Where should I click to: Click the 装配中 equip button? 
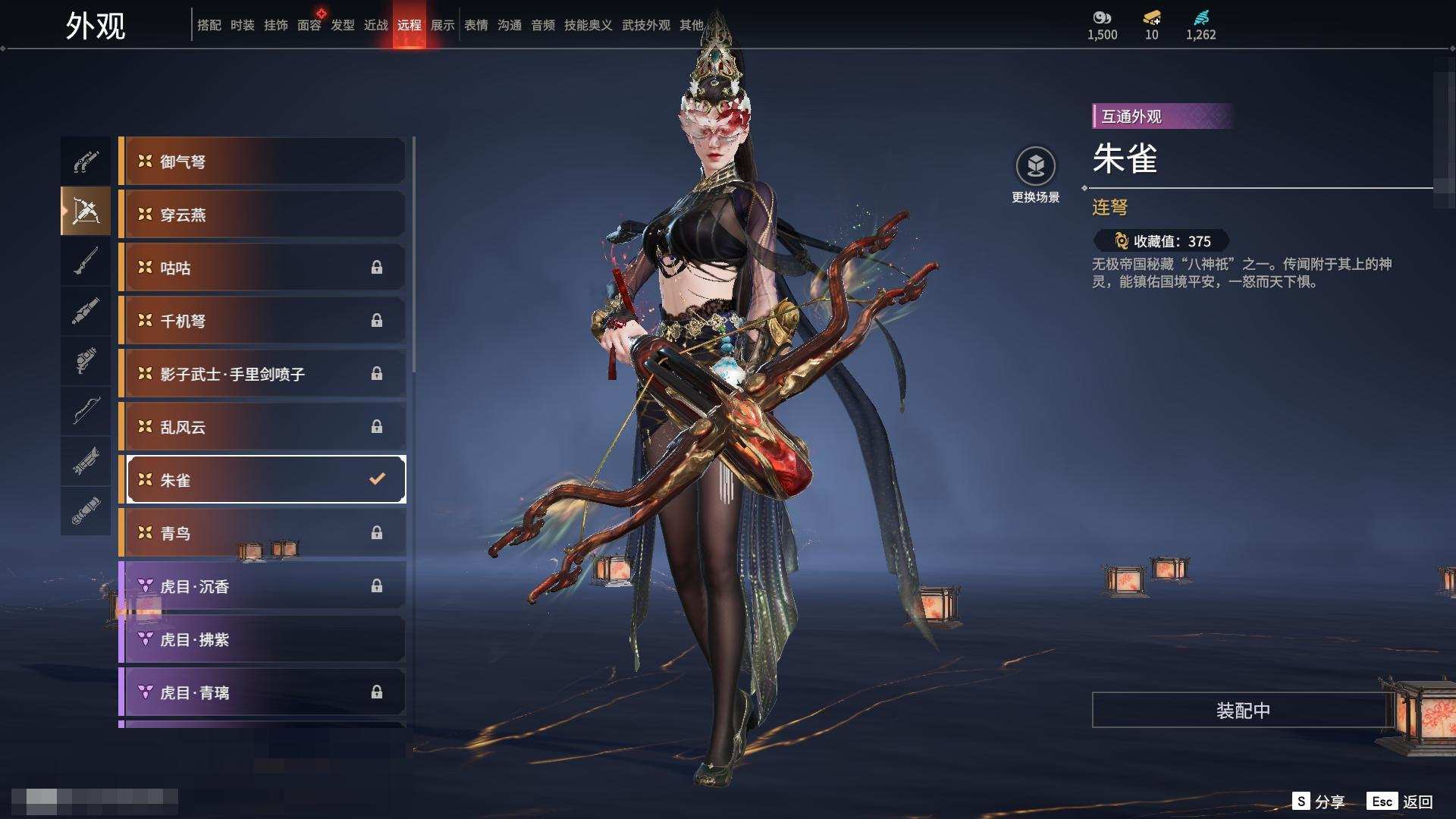(x=1242, y=710)
